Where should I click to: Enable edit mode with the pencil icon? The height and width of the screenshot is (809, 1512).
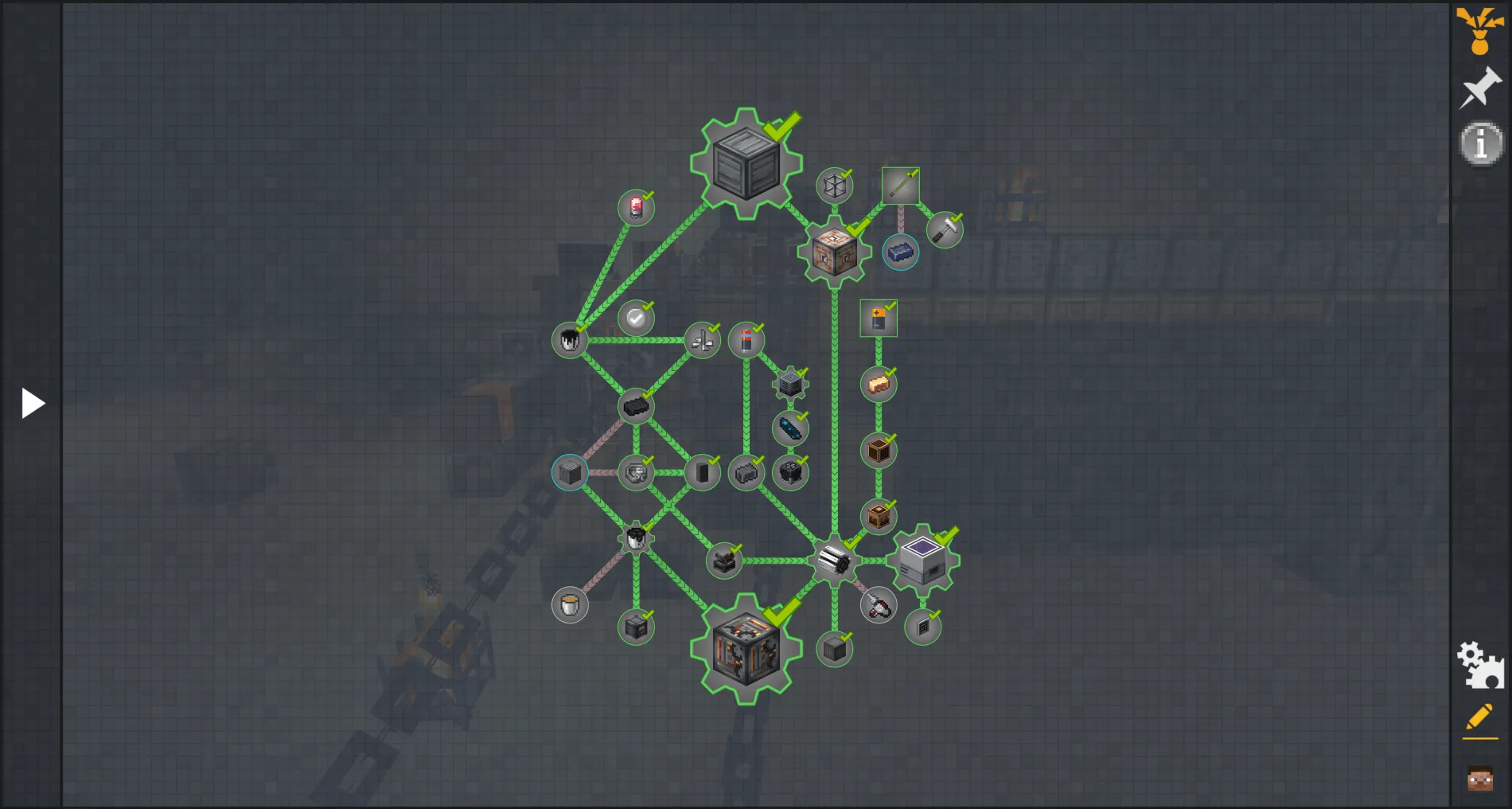tap(1479, 716)
